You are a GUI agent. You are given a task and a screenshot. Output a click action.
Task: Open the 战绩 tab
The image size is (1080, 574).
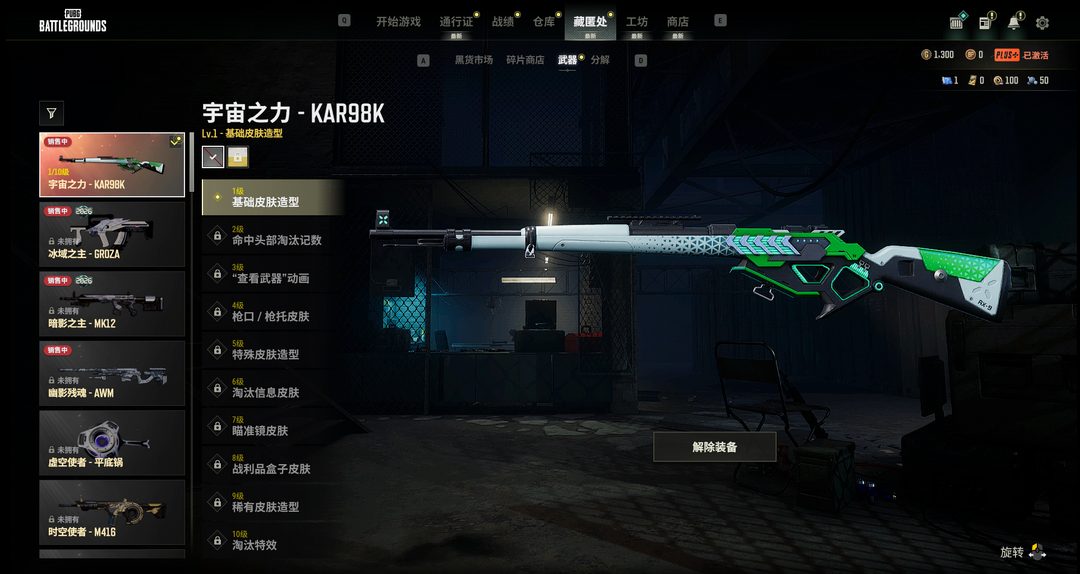[x=503, y=21]
